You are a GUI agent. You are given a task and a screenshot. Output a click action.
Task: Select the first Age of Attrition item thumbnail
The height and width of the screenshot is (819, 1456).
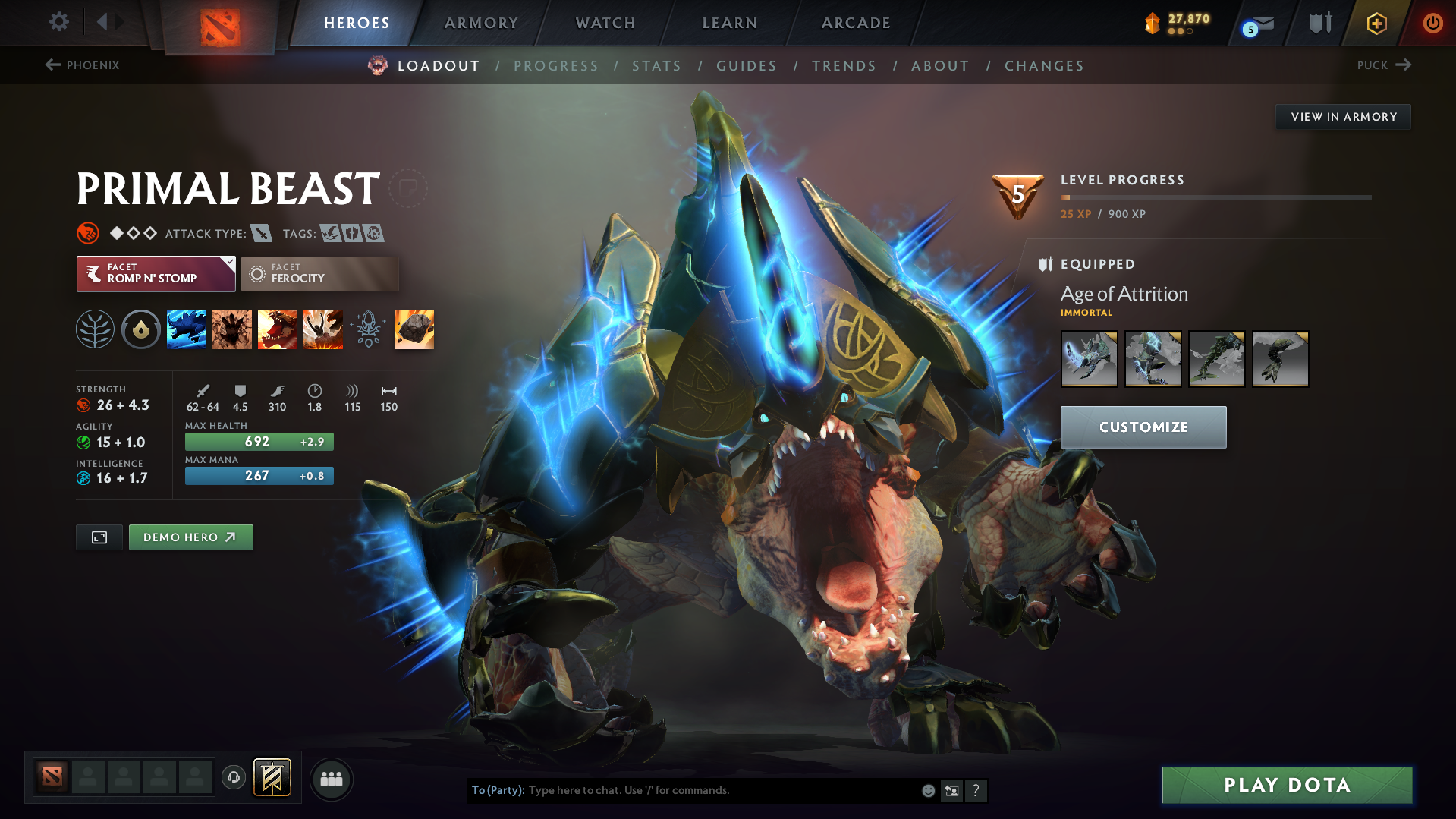point(1089,358)
